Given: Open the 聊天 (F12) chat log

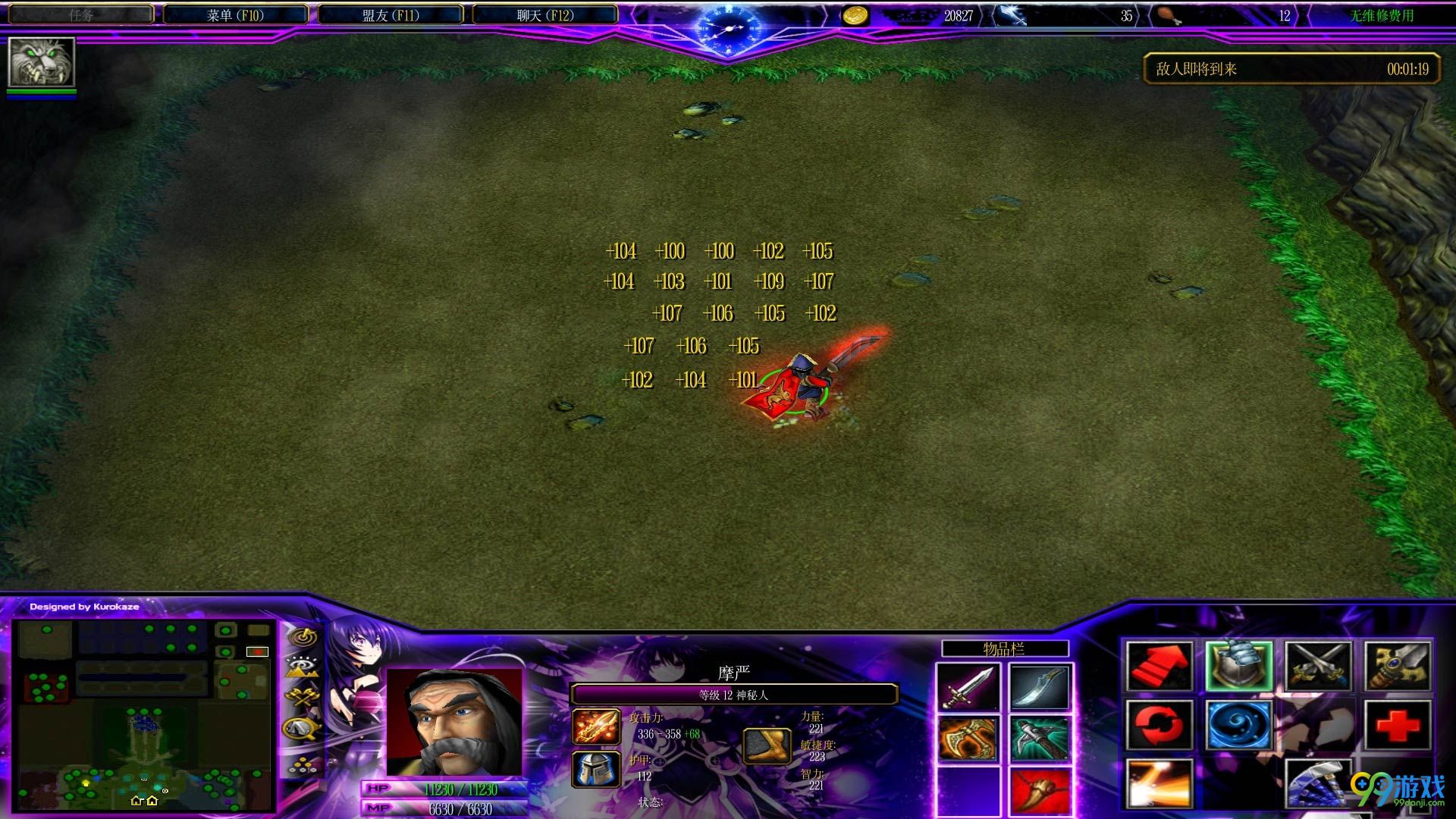Looking at the screenshot, I should (544, 15).
